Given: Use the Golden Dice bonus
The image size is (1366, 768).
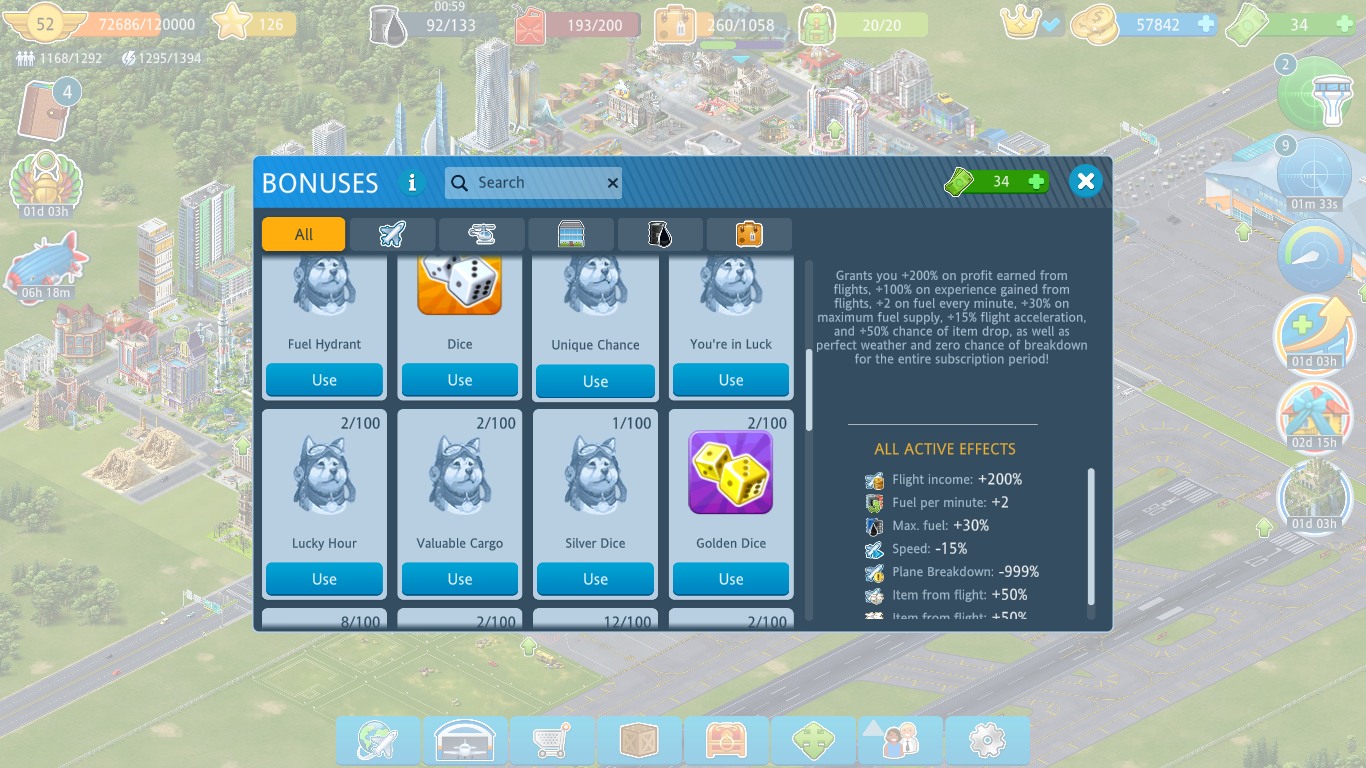Looking at the screenshot, I should pos(730,579).
